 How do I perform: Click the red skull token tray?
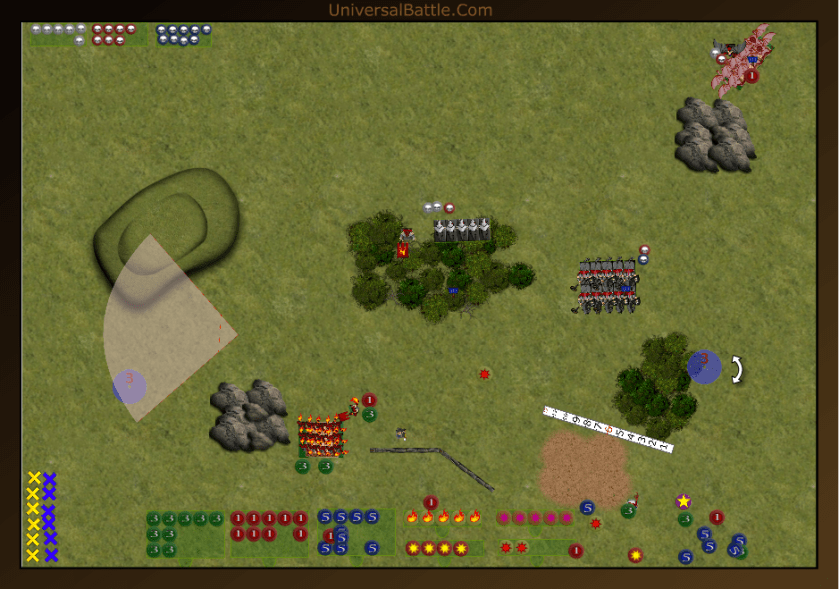[116, 34]
